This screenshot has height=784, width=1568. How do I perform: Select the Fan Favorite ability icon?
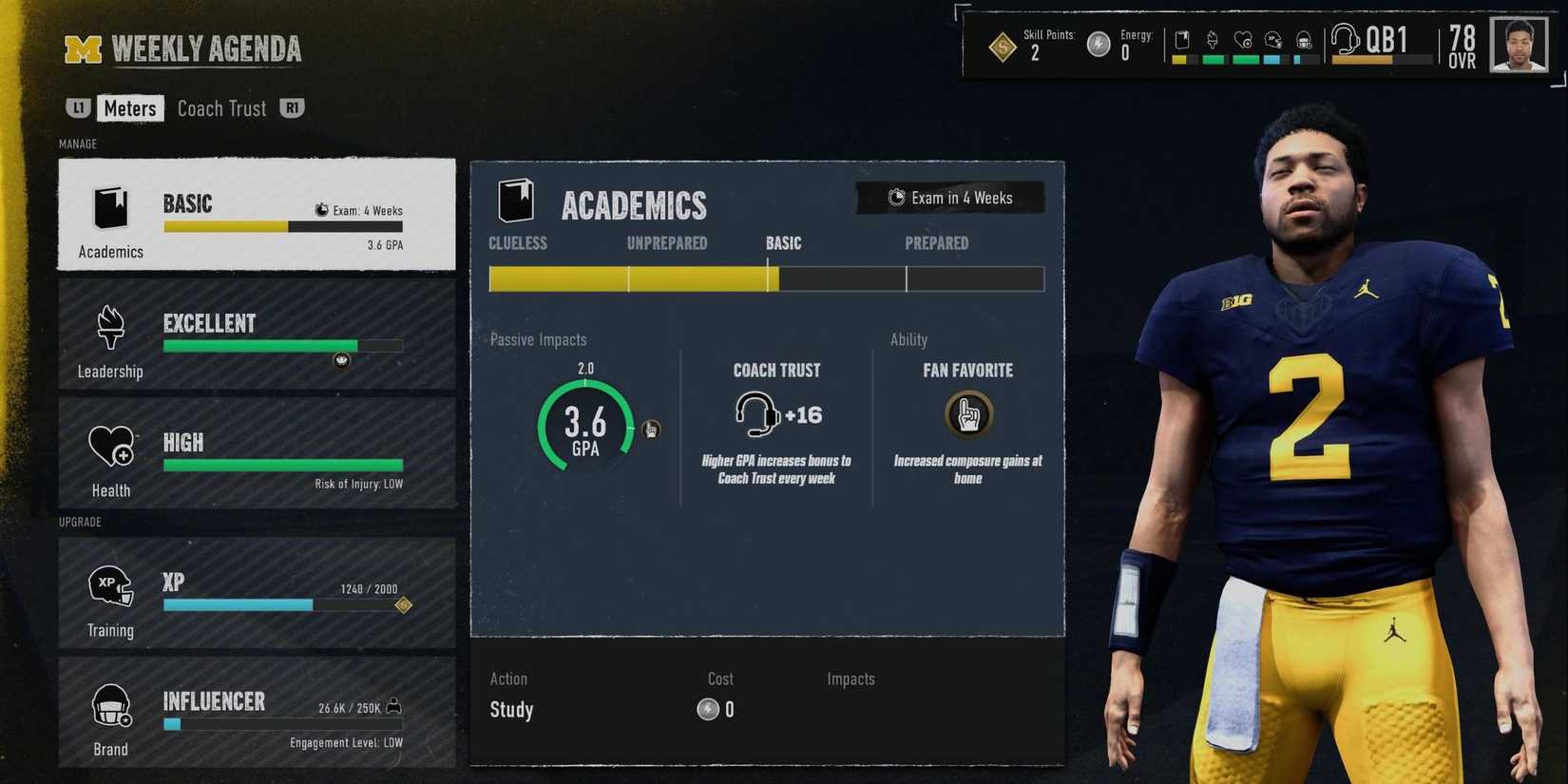pos(967,413)
